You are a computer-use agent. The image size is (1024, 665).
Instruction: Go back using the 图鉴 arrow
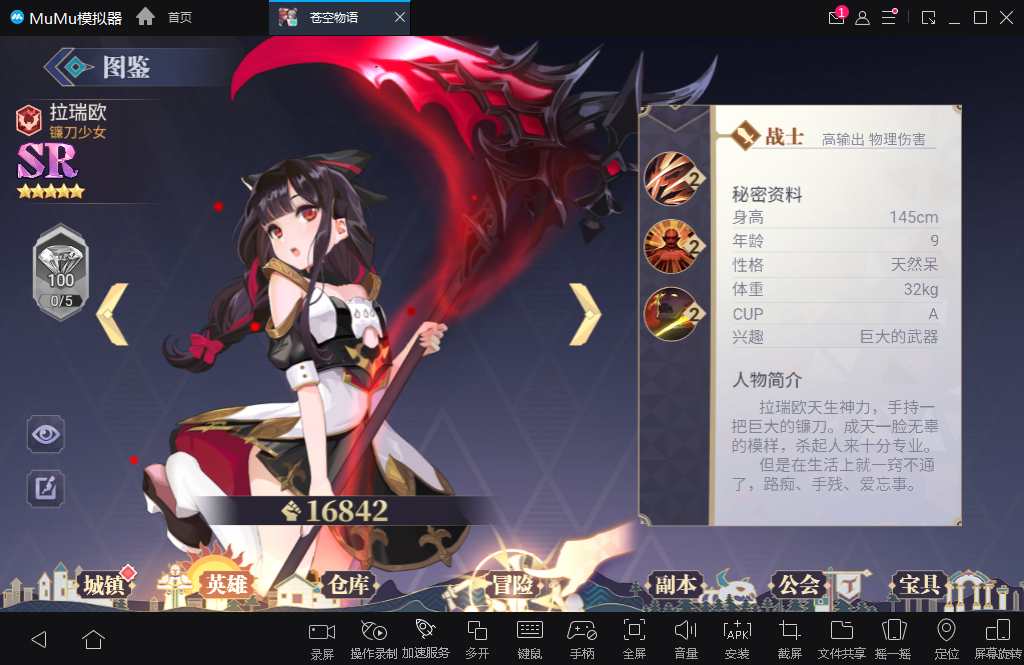coord(73,67)
